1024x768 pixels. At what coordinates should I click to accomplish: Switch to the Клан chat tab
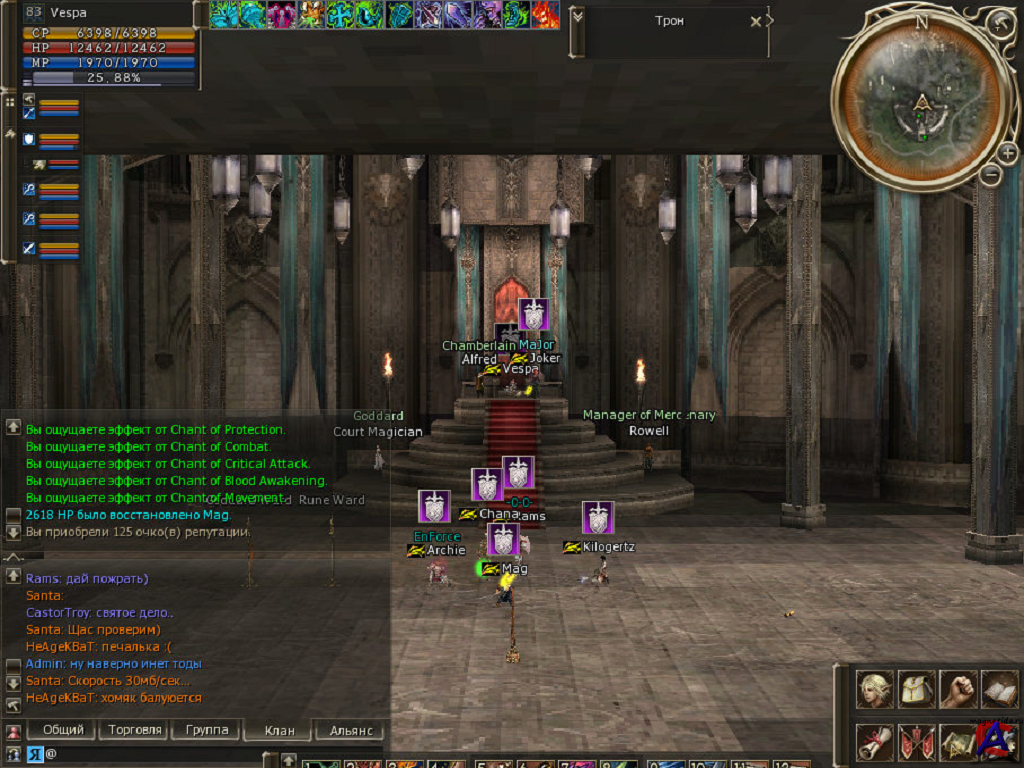coord(279,731)
